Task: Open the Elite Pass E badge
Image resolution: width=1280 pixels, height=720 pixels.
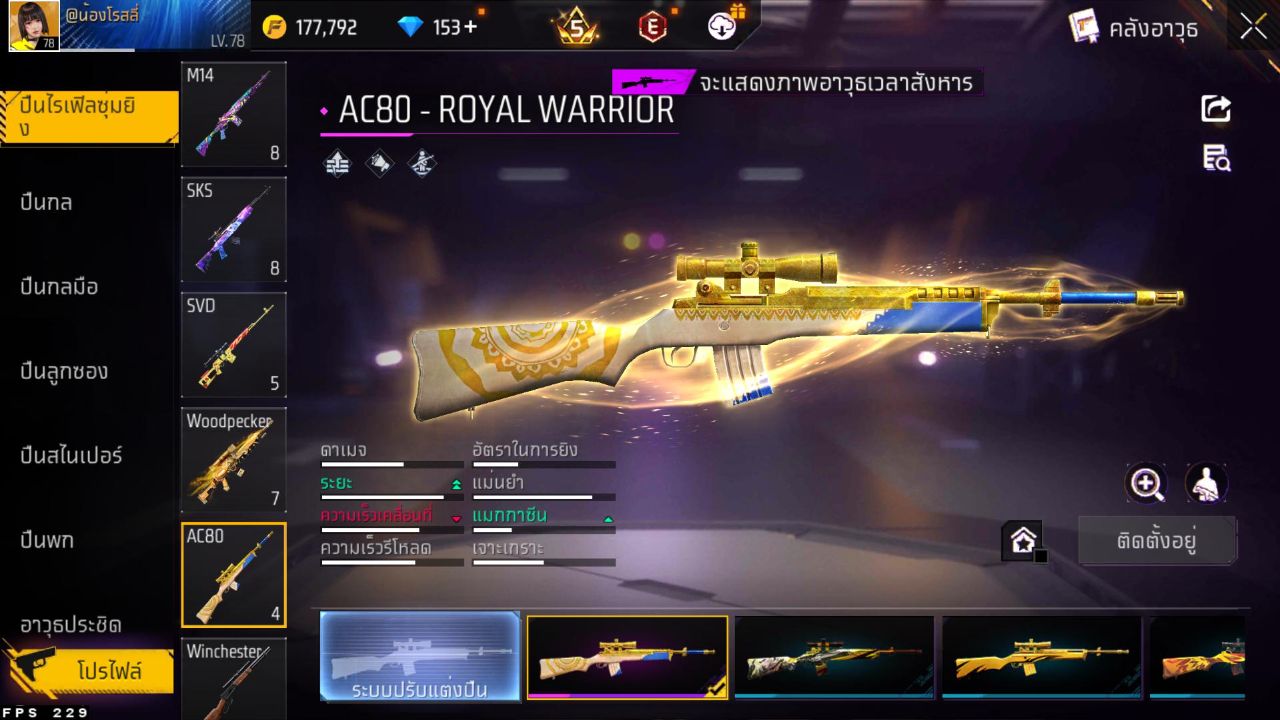Action: [651, 26]
